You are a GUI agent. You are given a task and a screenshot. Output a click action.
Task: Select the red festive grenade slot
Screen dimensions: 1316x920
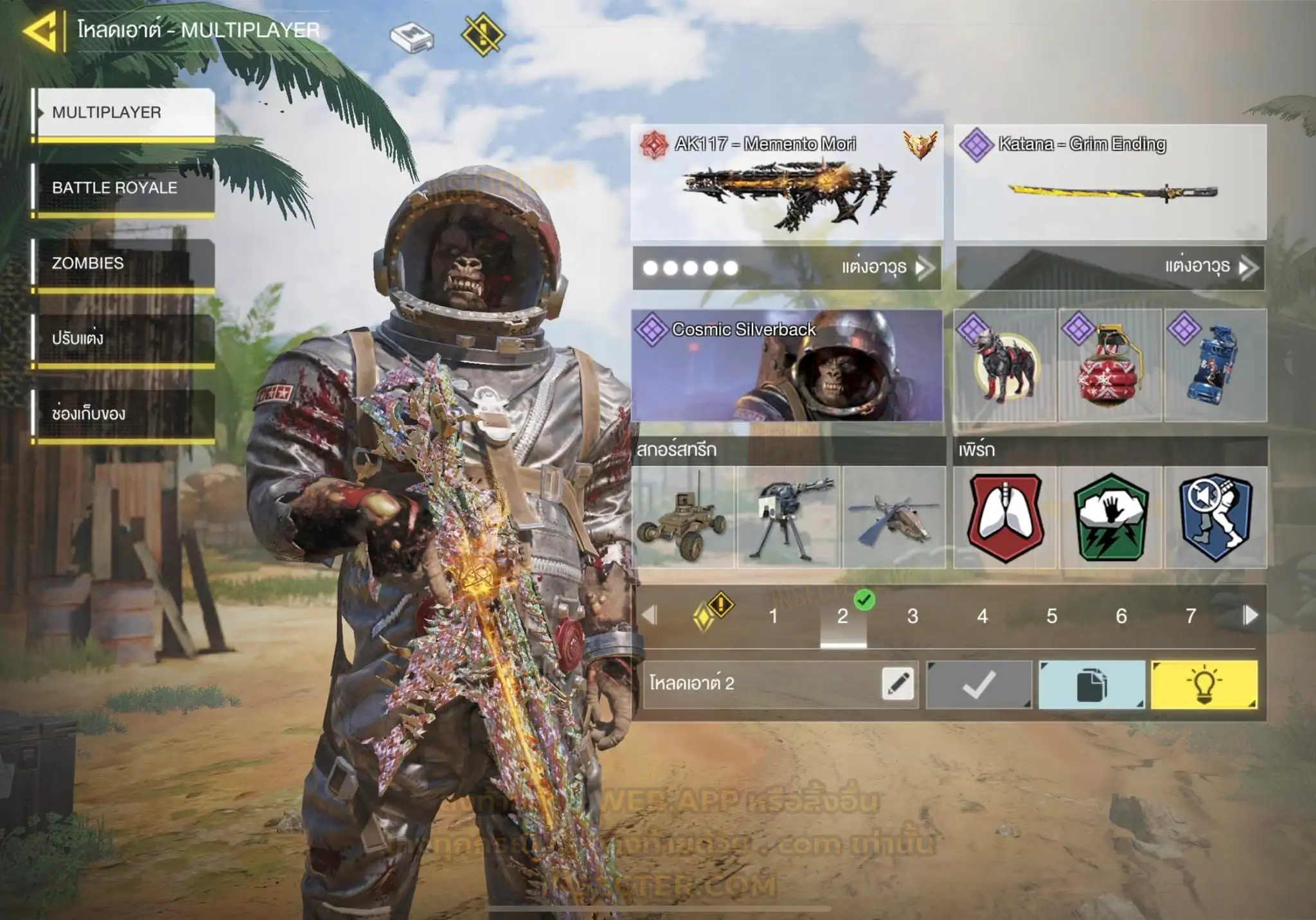click(1110, 365)
